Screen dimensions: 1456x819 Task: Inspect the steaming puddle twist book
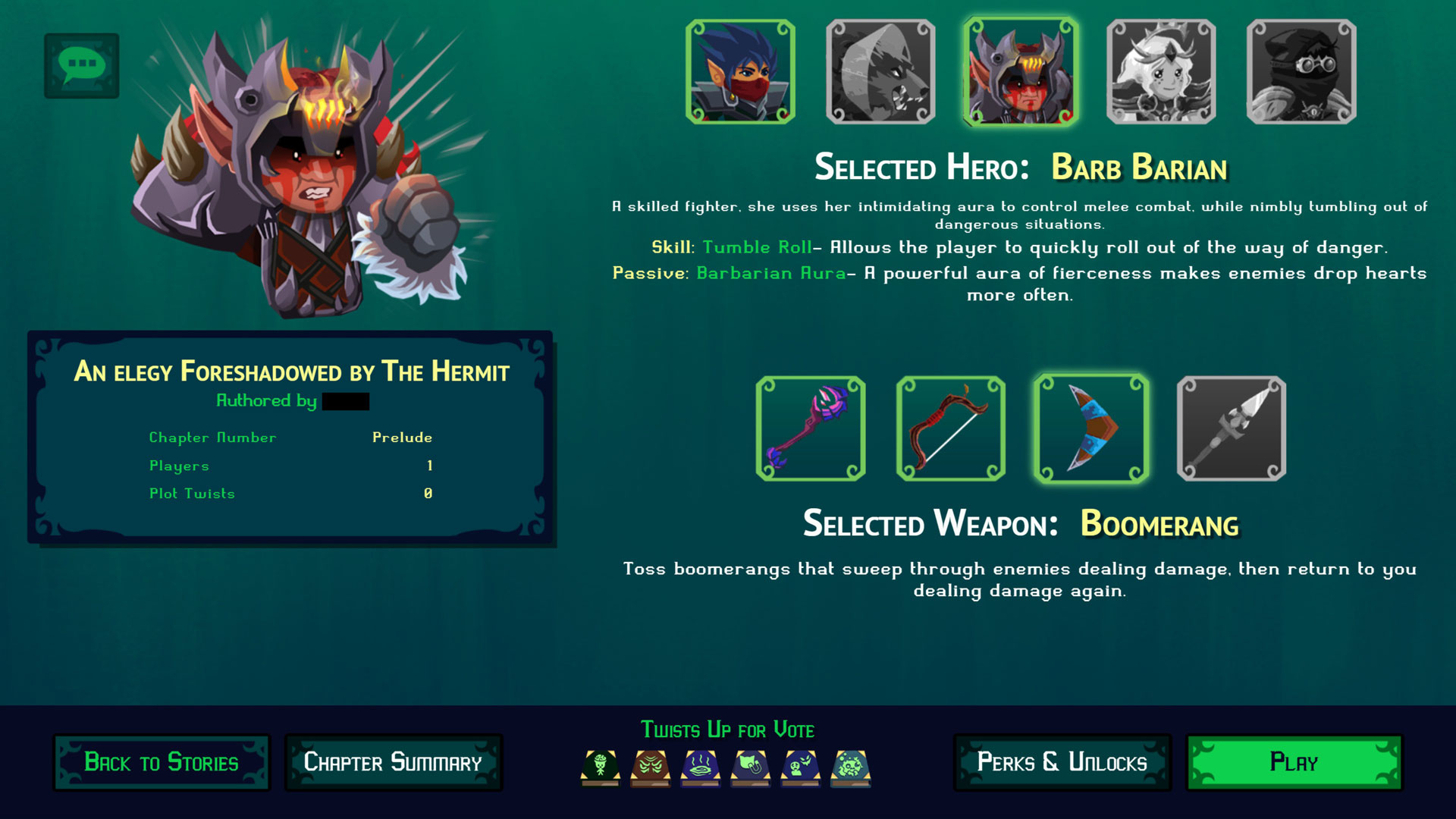701,767
